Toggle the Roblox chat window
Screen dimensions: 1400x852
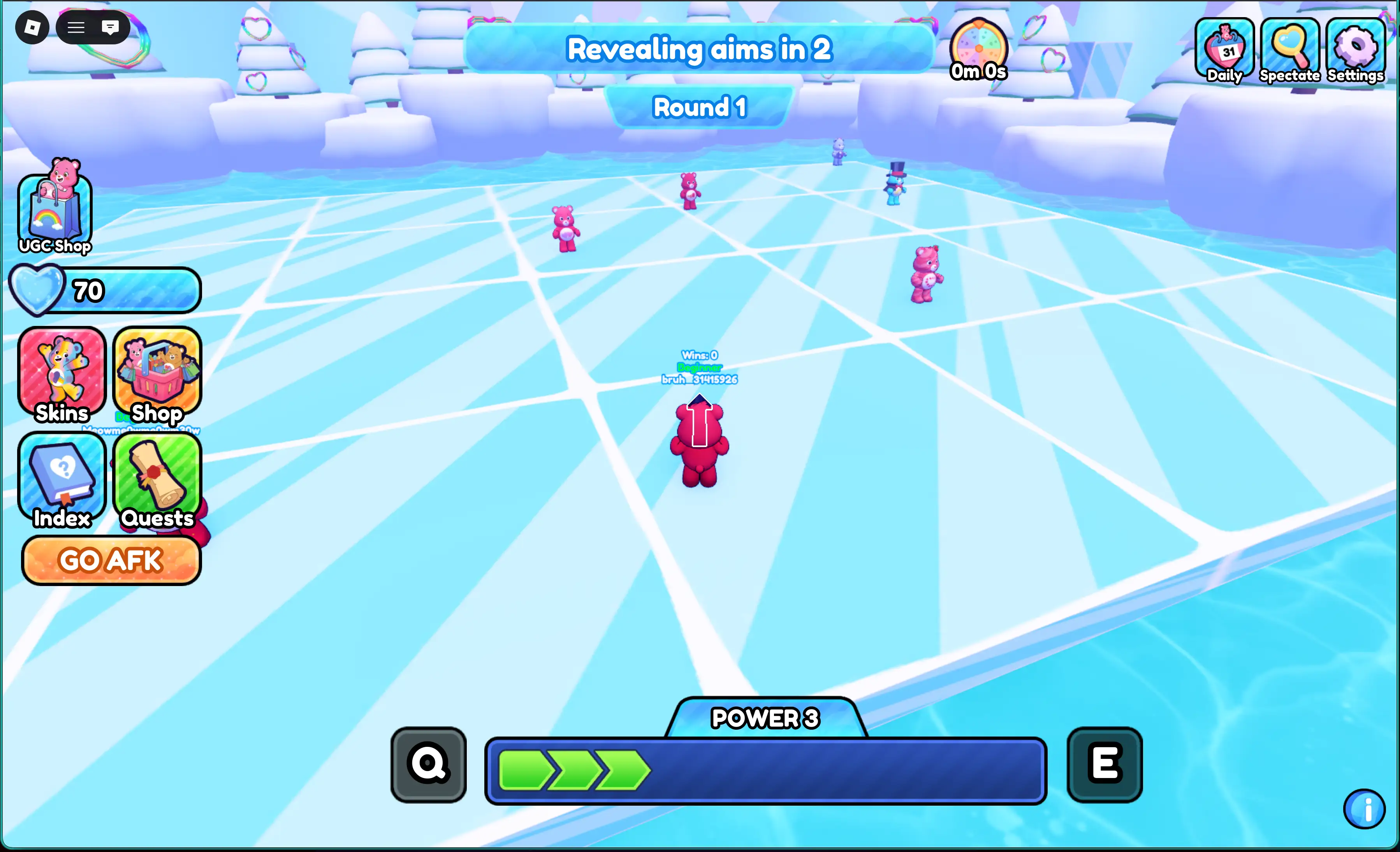point(110,27)
